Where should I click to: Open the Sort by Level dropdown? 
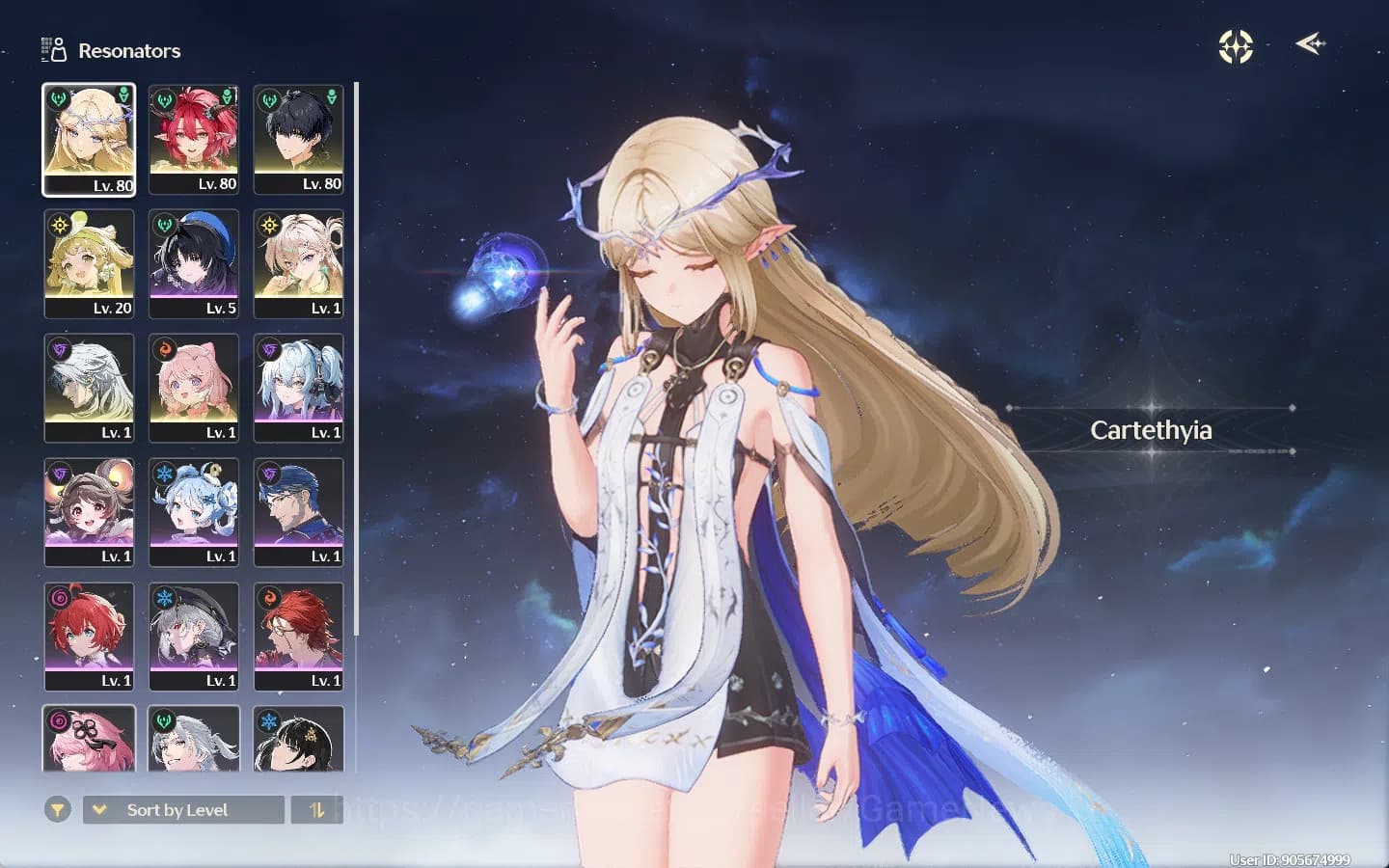coord(183,810)
